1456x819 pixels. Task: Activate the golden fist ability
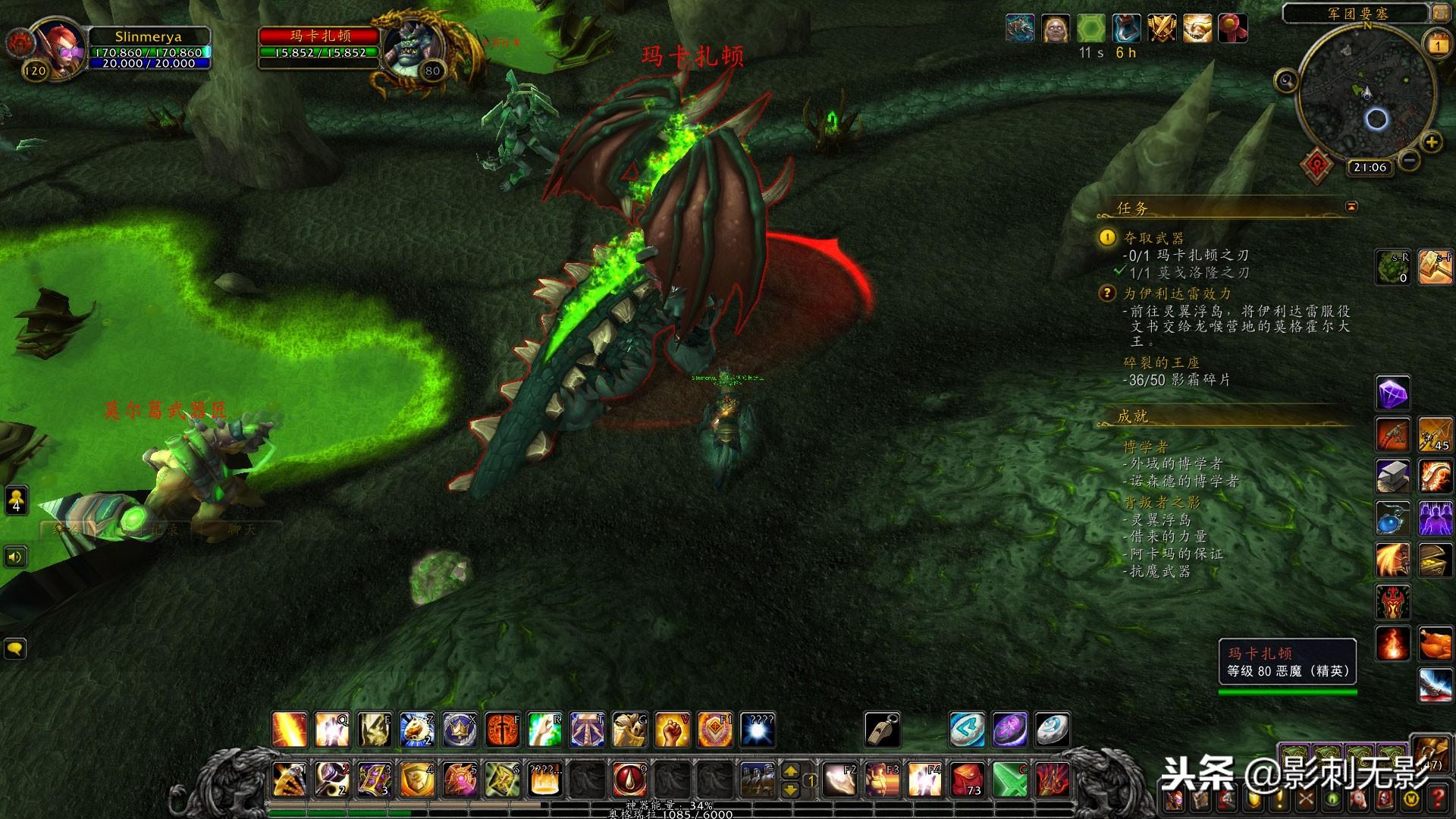pyautogui.click(x=671, y=730)
